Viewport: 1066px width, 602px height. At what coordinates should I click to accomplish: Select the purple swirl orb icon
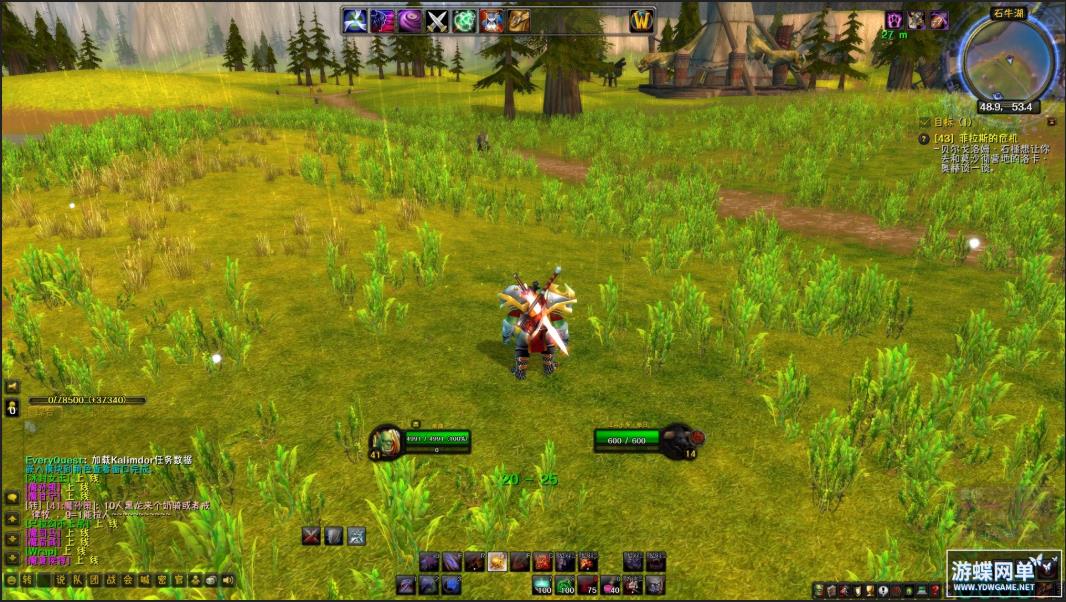(410, 21)
